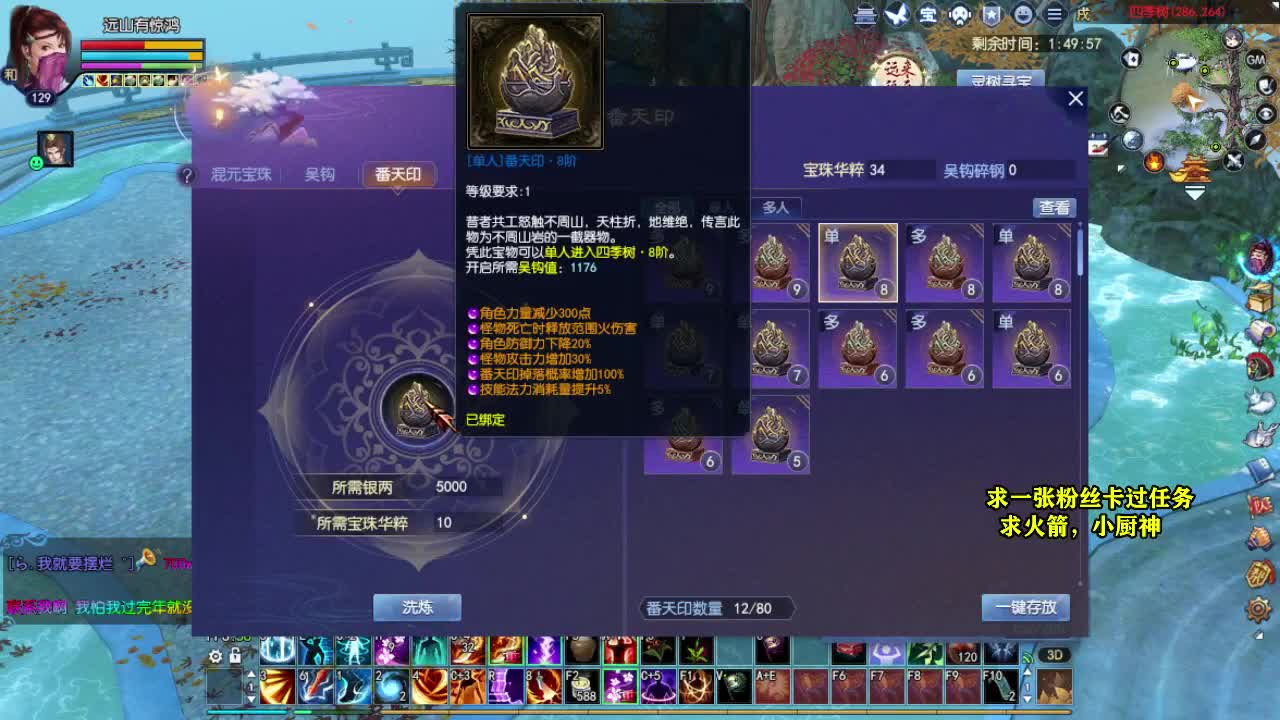The height and width of the screenshot is (720, 1280).
Task: Open the treasure (宝) icon on top bar
Action: coord(928,16)
